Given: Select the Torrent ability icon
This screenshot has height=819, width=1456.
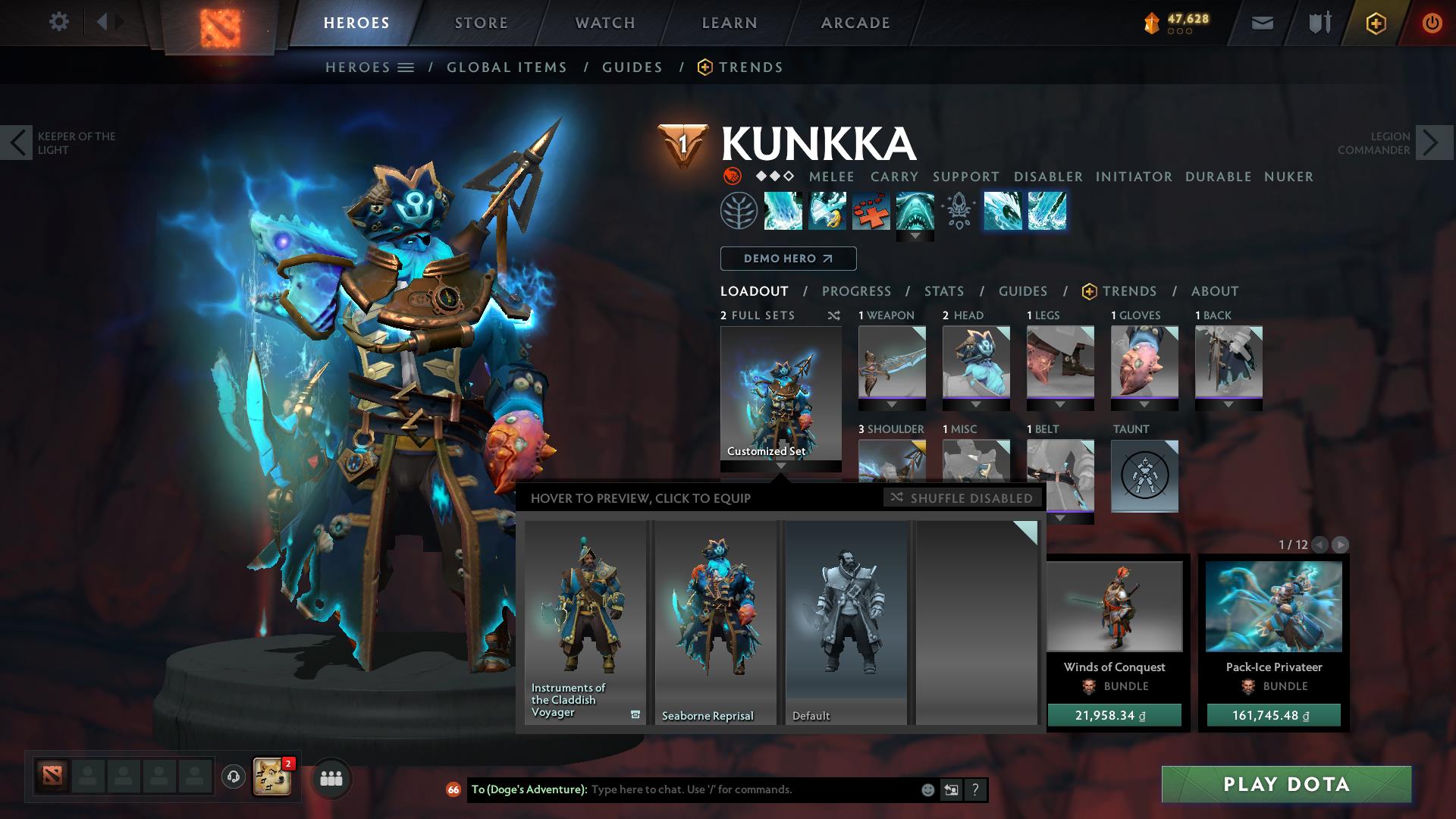Looking at the screenshot, I should pyautogui.click(x=783, y=211).
